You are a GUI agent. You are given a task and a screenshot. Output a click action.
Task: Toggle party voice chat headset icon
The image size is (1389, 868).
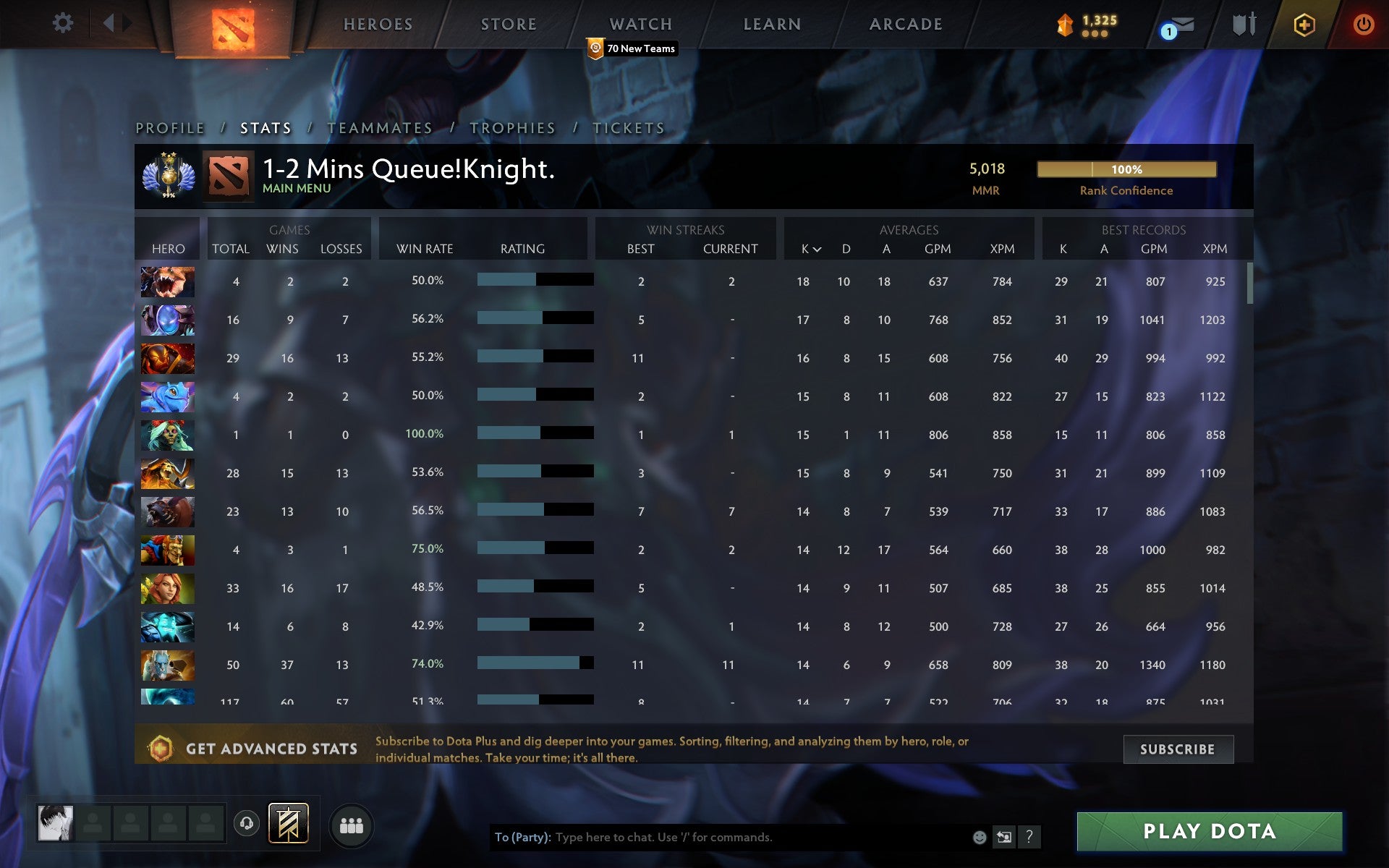(246, 823)
